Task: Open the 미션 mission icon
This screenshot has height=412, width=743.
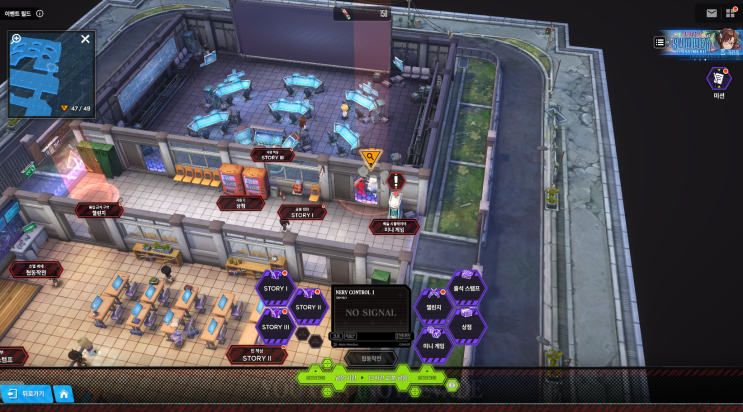Action: (x=718, y=79)
